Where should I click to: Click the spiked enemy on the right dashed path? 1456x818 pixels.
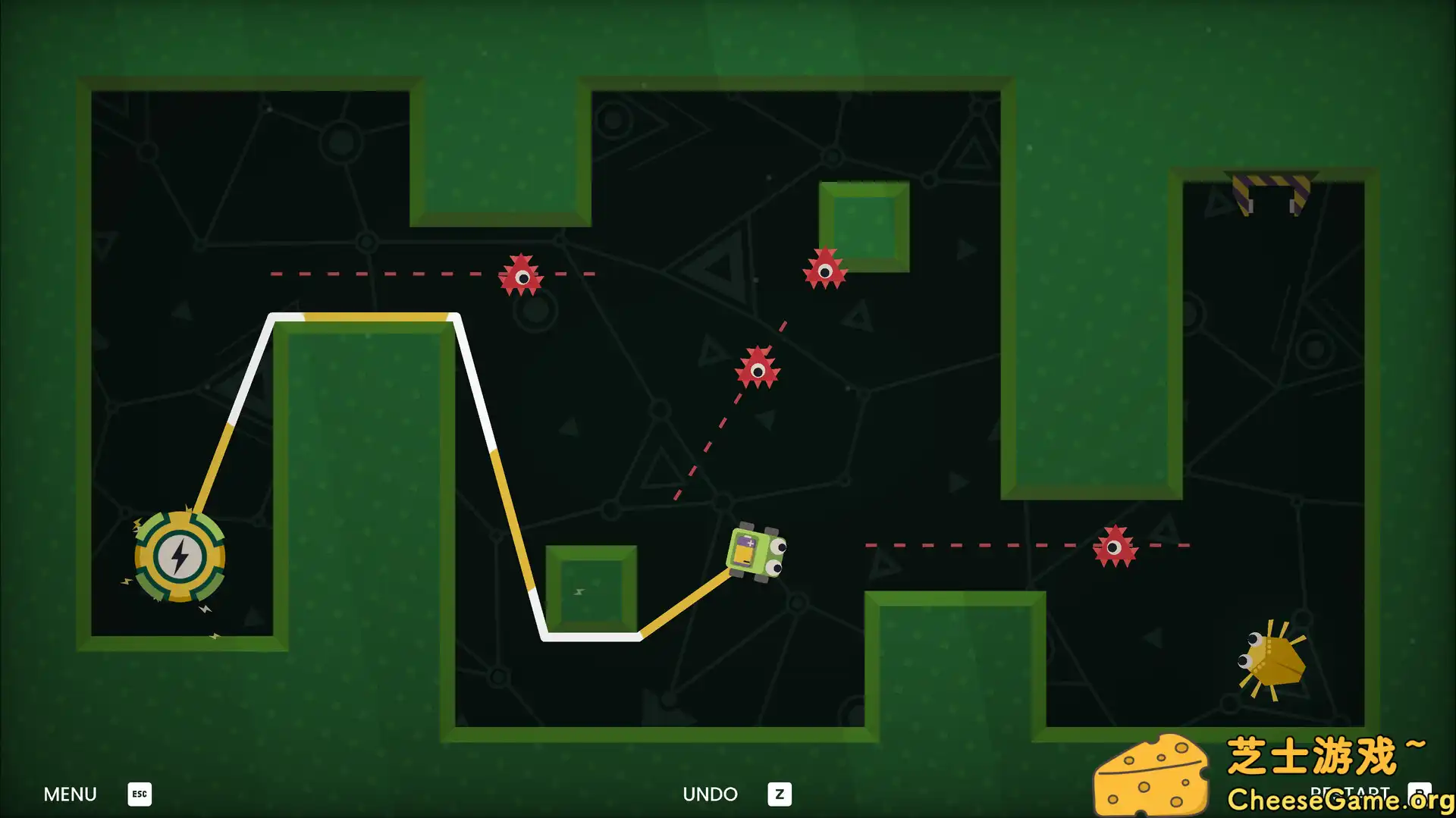click(1115, 546)
